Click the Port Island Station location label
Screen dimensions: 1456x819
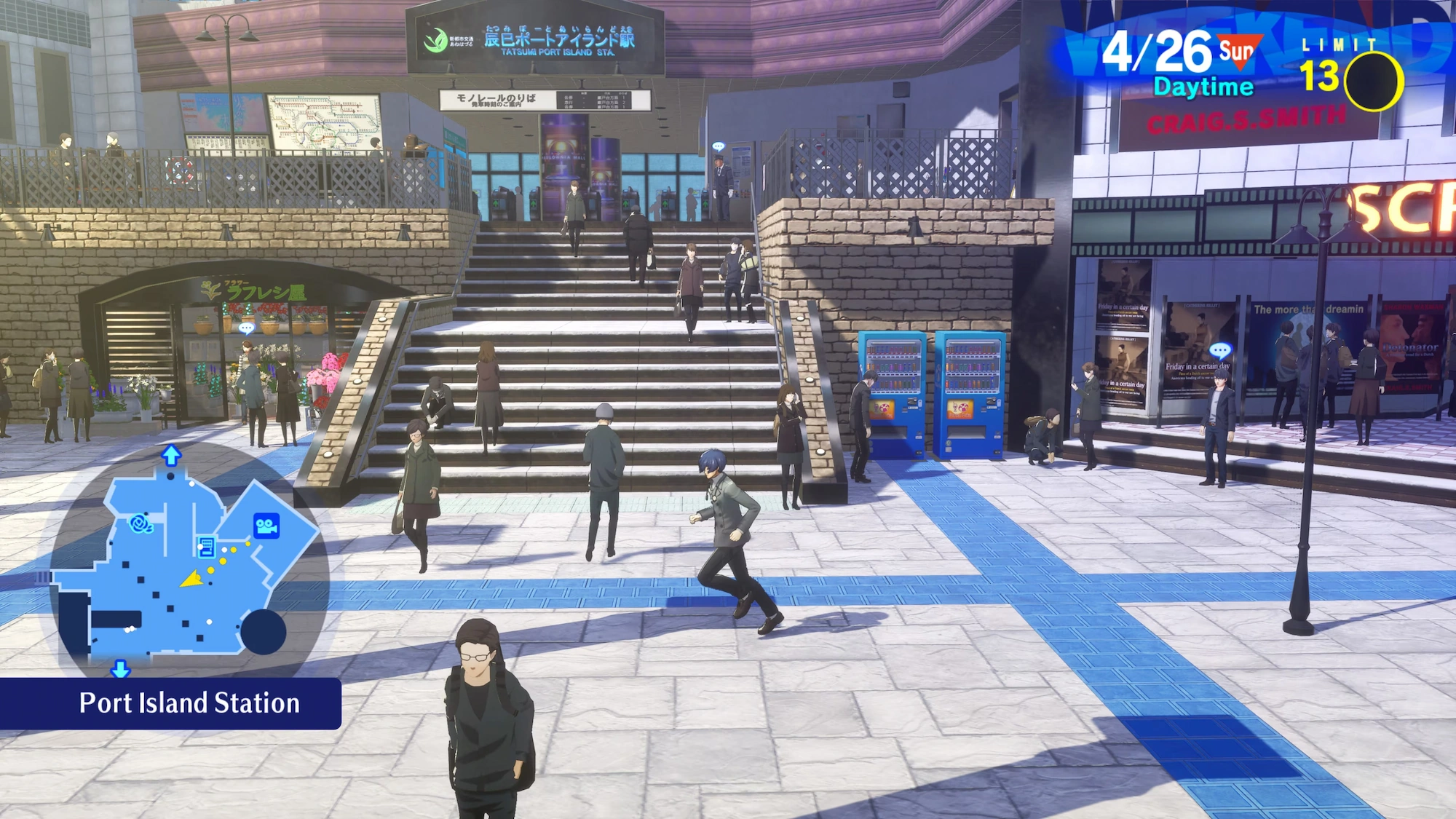(189, 703)
